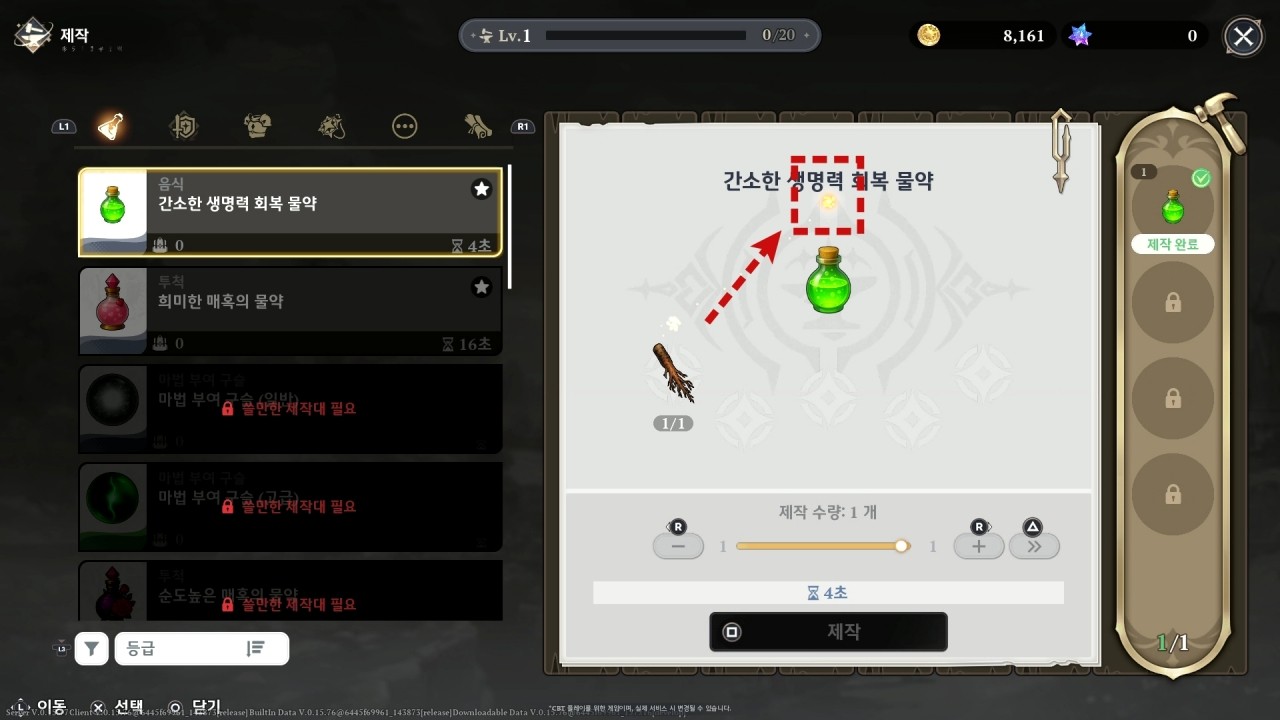Toggle favorite star on 간소한 생명력 회복 물약
Image resolution: width=1280 pixels, height=720 pixels.
[481, 189]
